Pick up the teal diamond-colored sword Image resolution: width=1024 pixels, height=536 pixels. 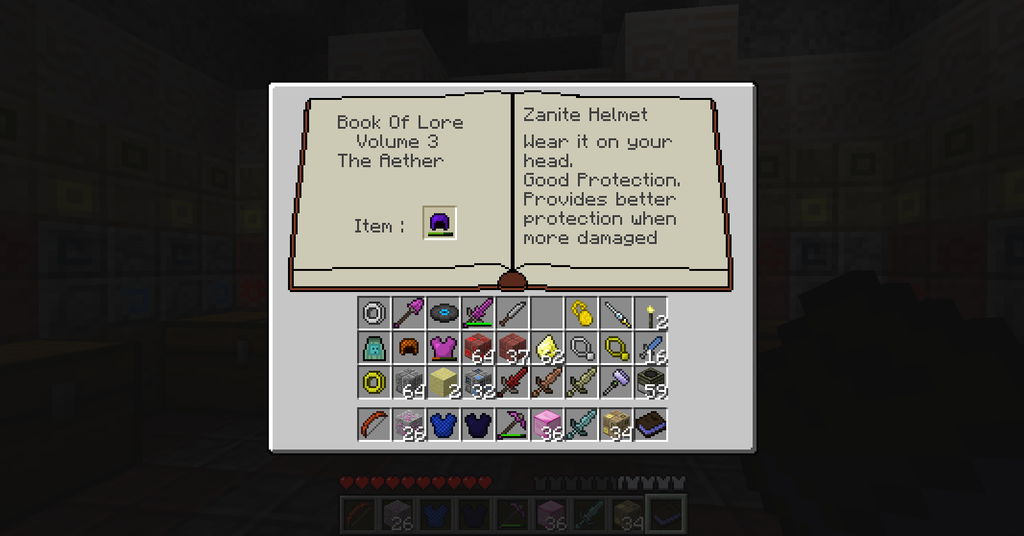[x=581, y=424]
